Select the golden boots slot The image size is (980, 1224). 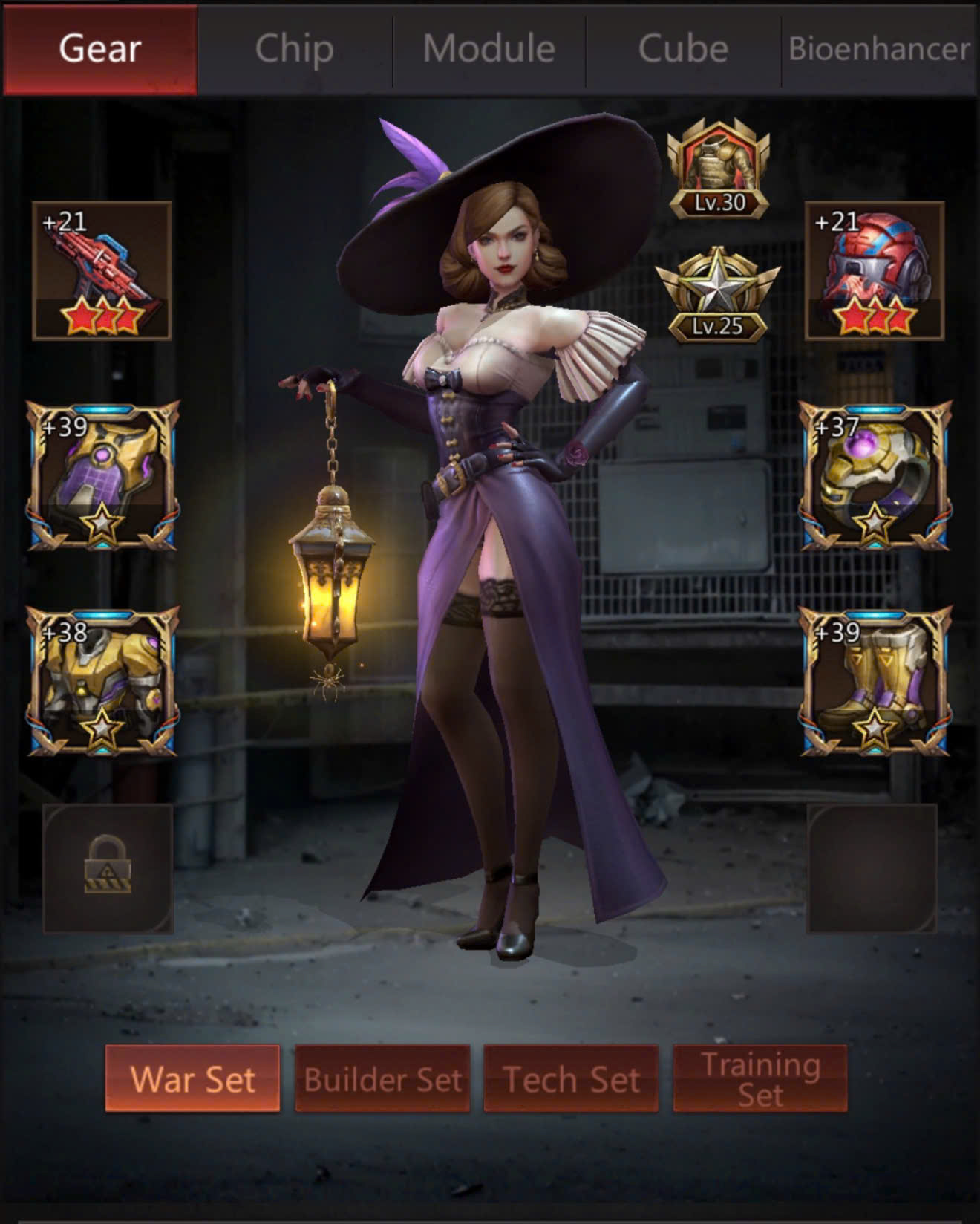tap(875, 680)
